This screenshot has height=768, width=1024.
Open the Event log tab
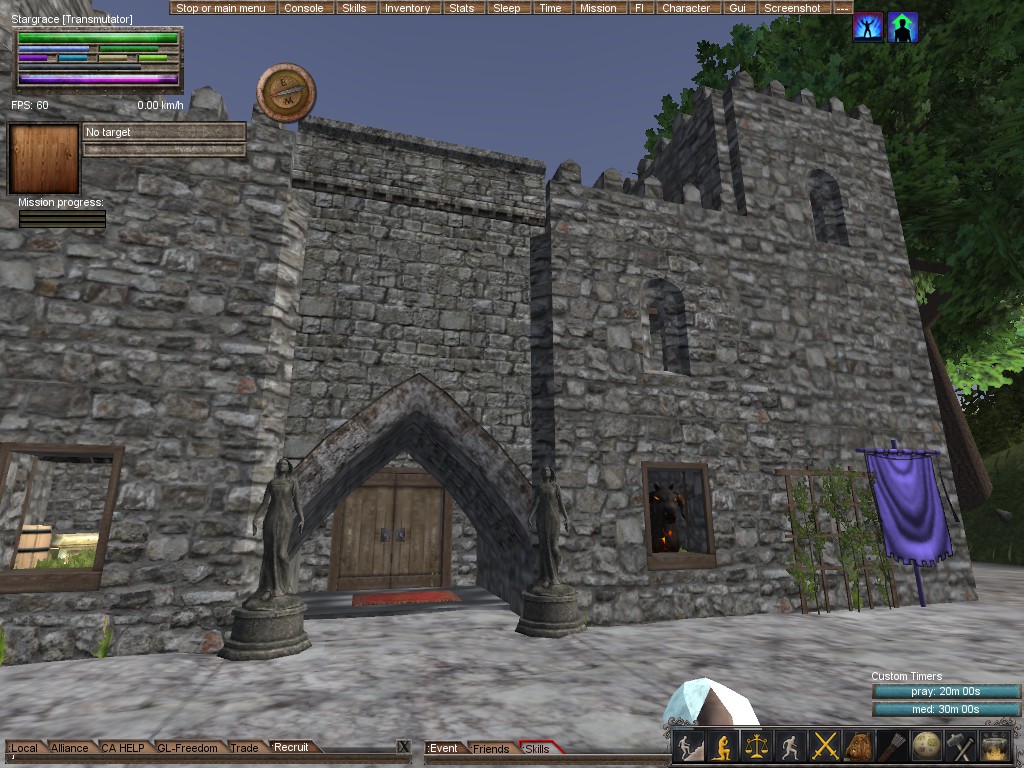(443, 749)
